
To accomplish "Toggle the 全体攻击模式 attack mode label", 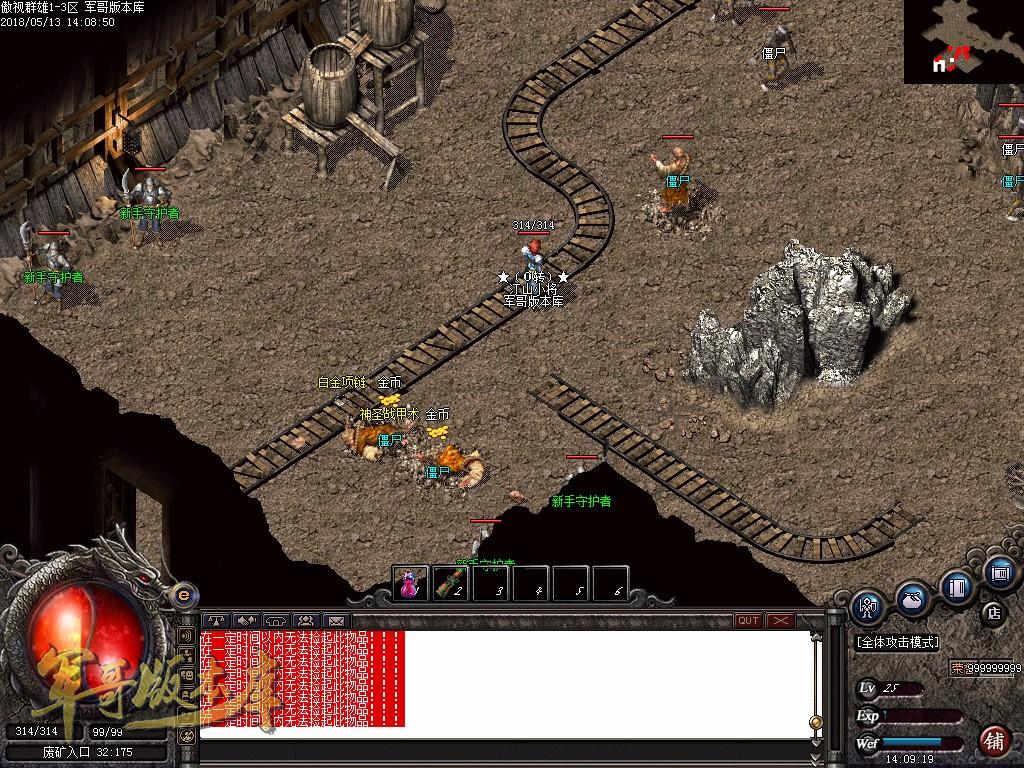I will (898, 642).
